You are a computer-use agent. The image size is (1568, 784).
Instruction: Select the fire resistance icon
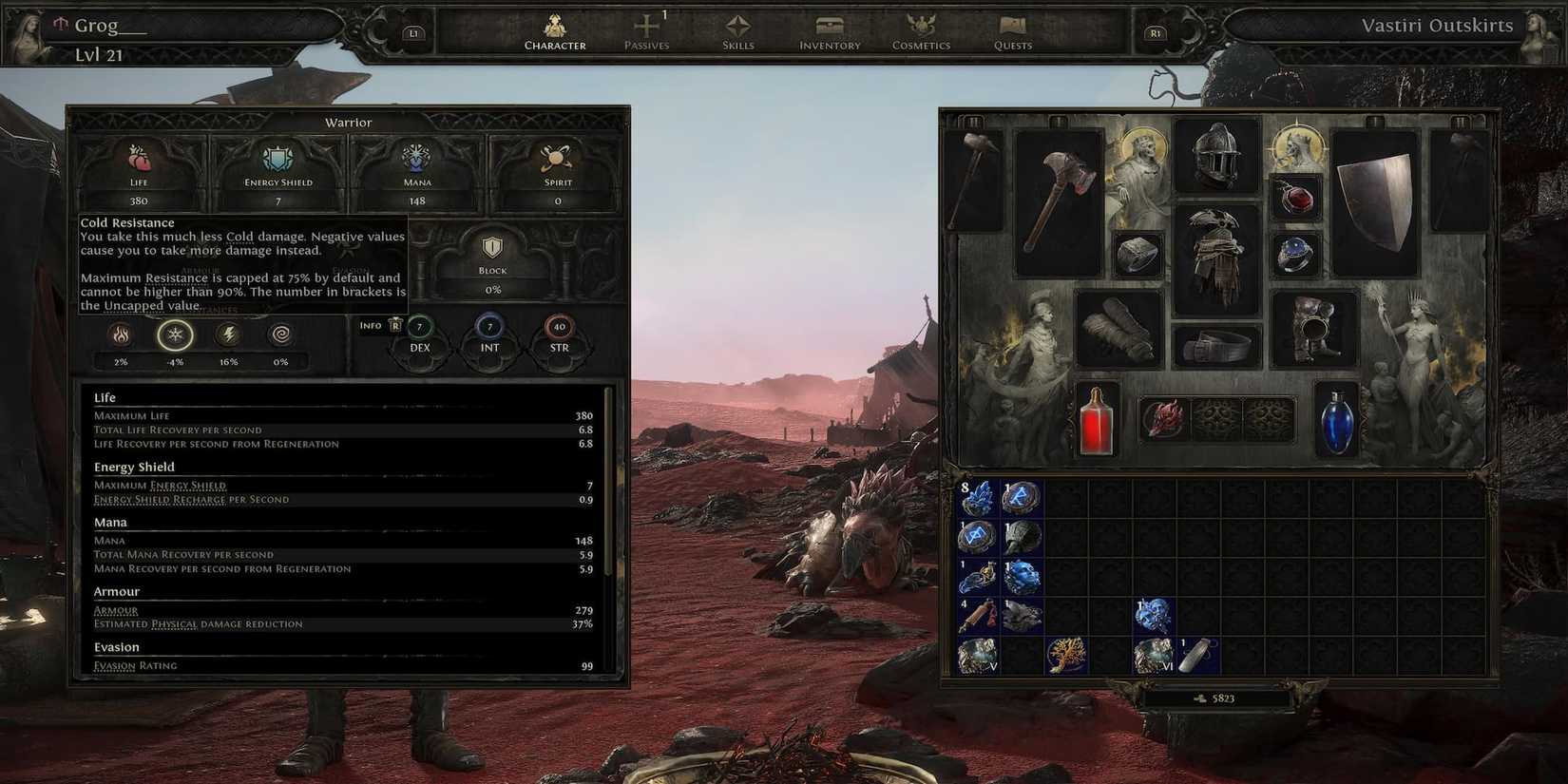[122, 335]
